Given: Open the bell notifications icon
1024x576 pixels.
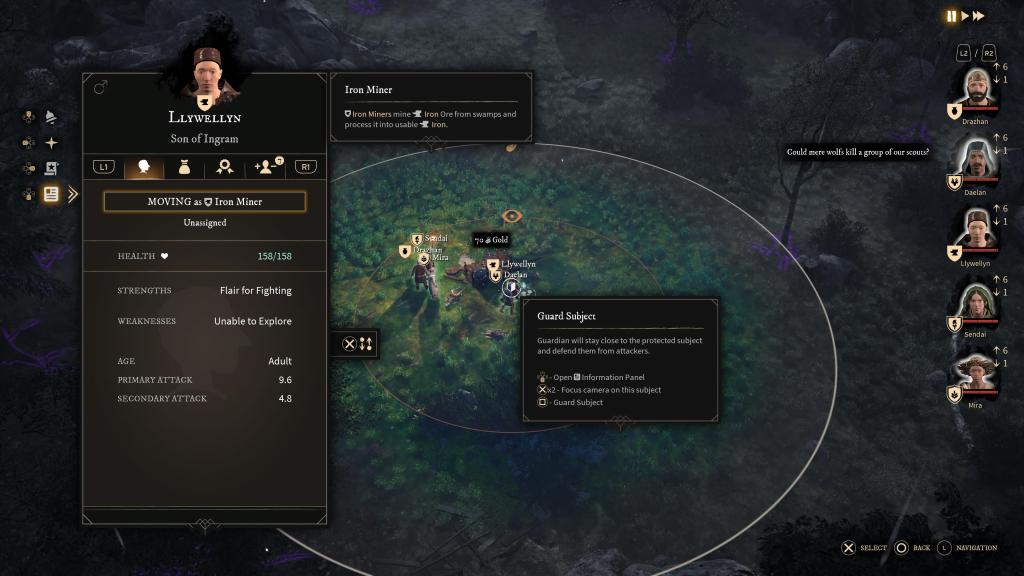Looking at the screenshot, I should pyautogui.click(x=51, y=117).
